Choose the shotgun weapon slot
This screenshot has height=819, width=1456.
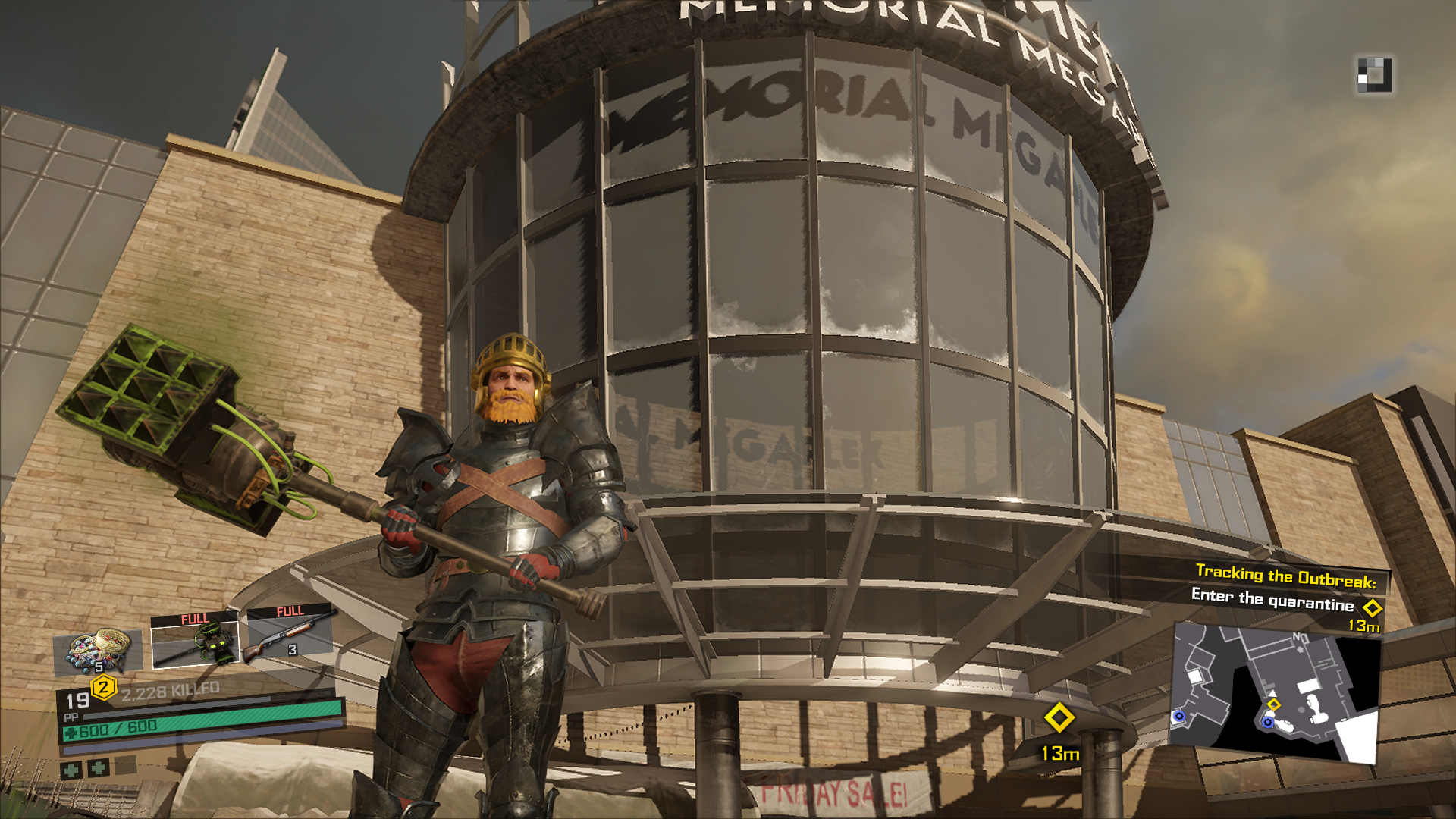[290, 632]
